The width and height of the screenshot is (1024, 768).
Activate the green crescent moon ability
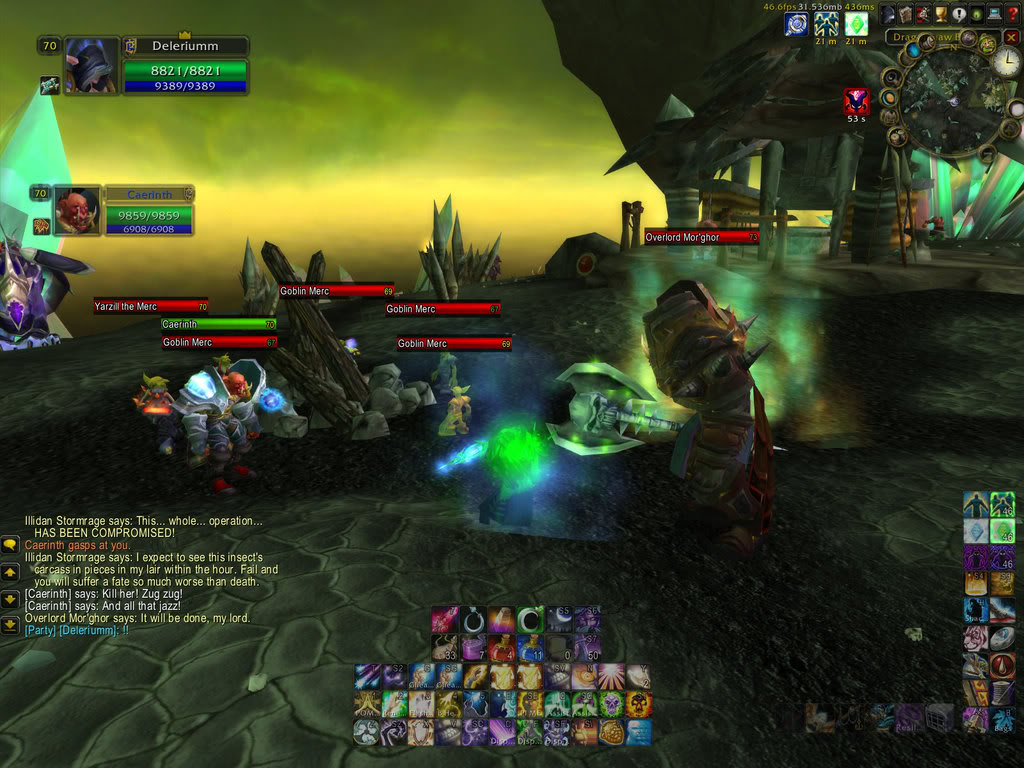530,619
